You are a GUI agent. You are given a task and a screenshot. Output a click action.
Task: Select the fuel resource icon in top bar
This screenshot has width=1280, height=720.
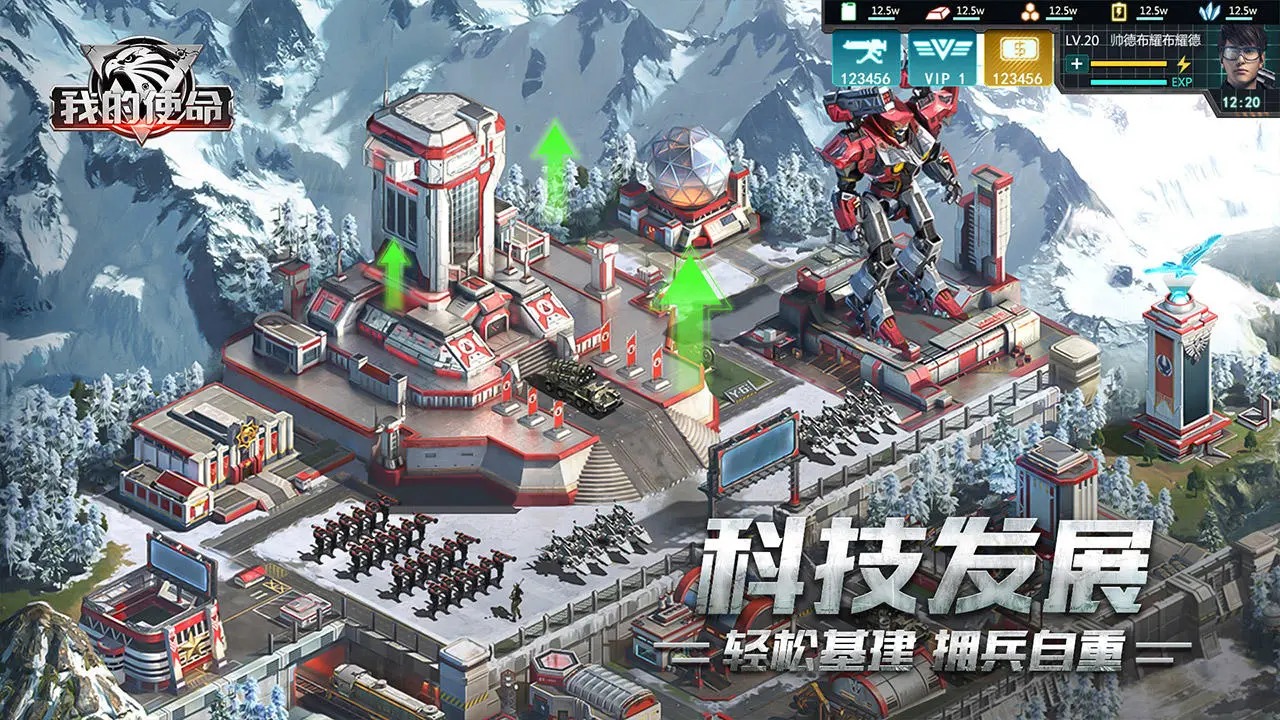tap(847, 9)
